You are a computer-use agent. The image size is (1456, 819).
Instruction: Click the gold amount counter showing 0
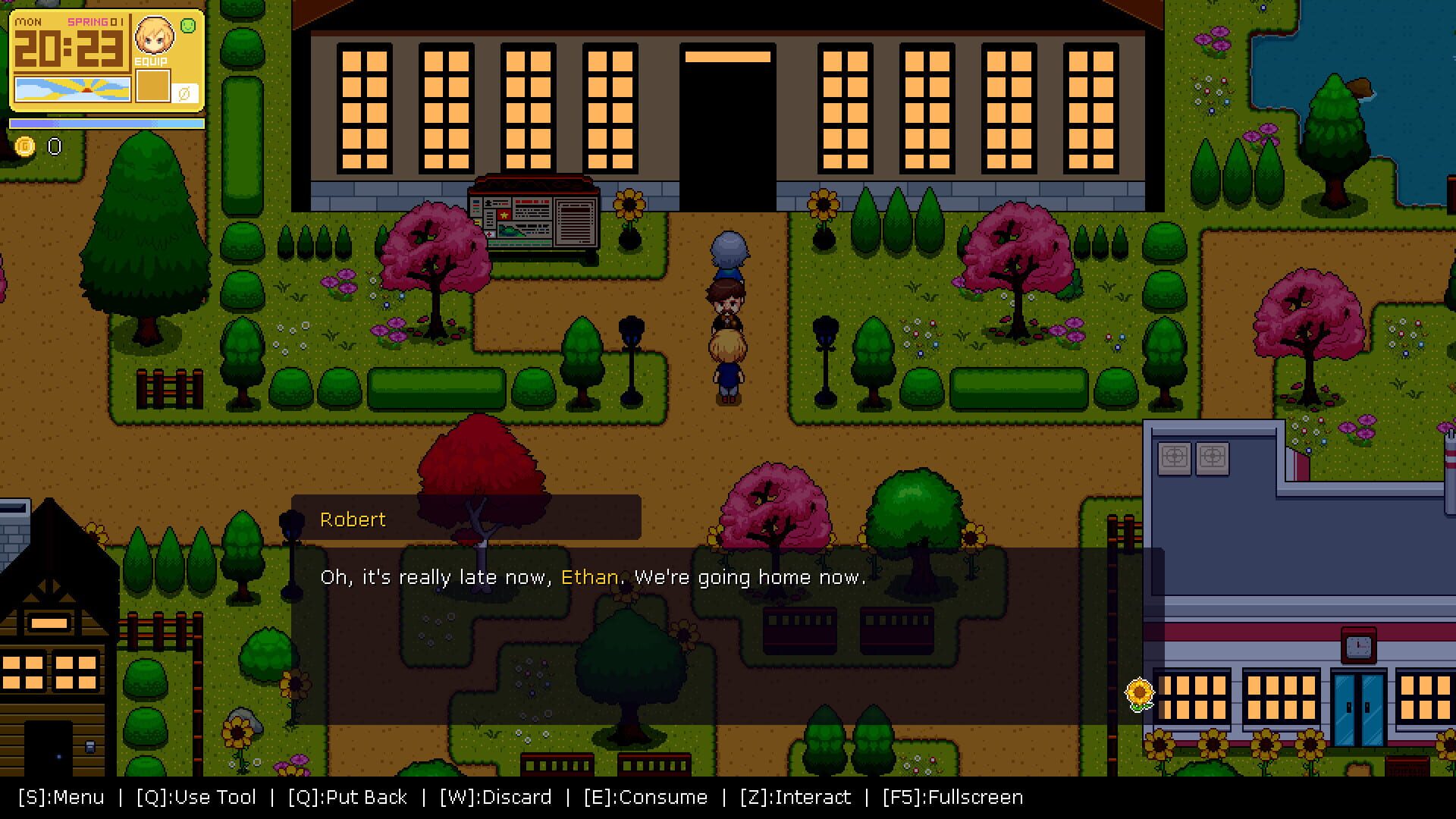53,146
